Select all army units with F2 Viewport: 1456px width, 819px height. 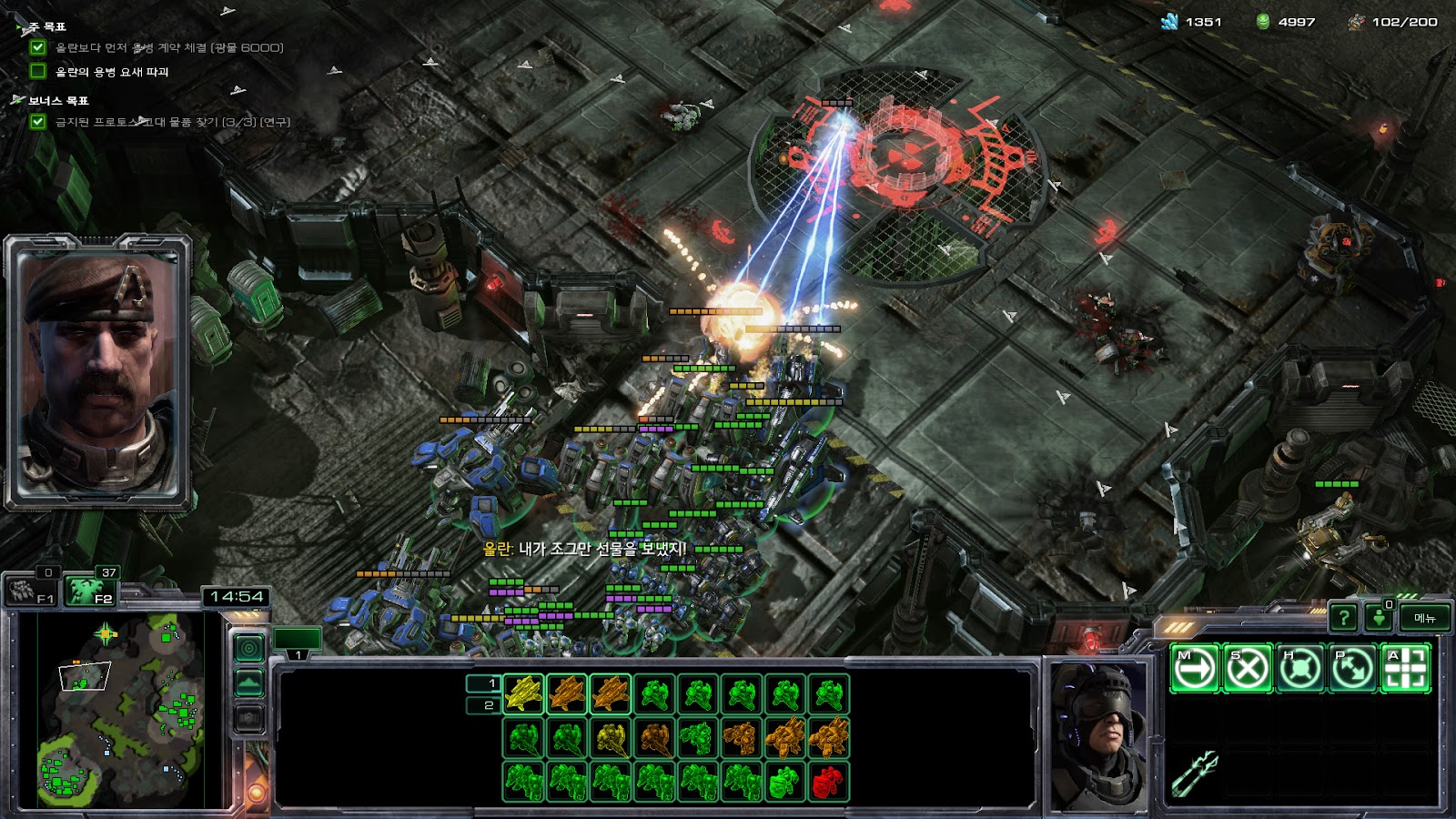pos(91,591)
